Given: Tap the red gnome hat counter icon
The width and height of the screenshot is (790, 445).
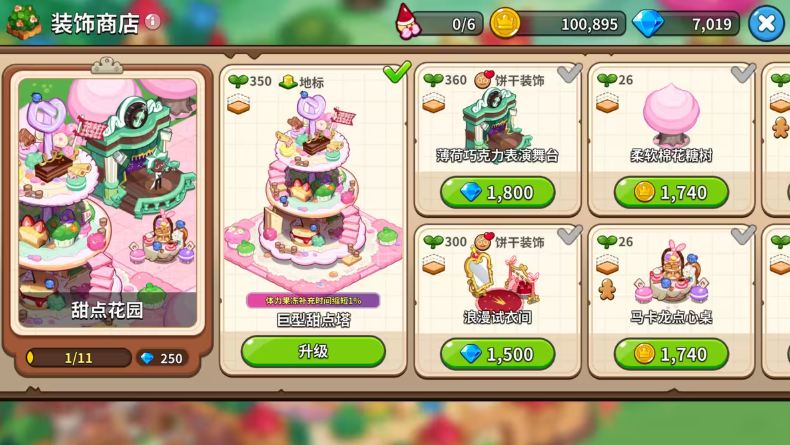Looking at the screenshot, I should pos(408,22).
